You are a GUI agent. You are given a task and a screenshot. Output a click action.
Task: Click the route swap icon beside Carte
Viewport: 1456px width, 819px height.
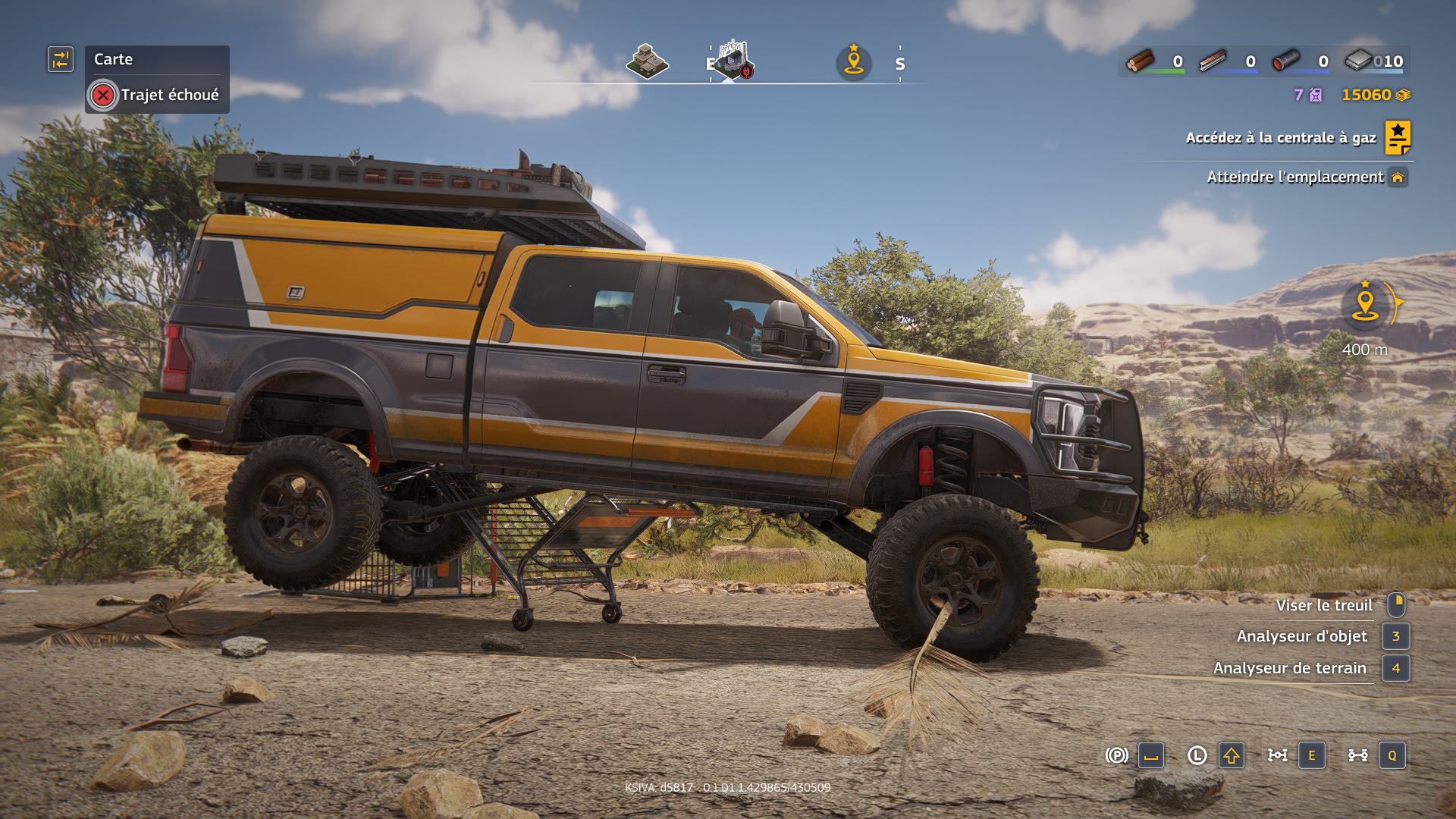61,59
